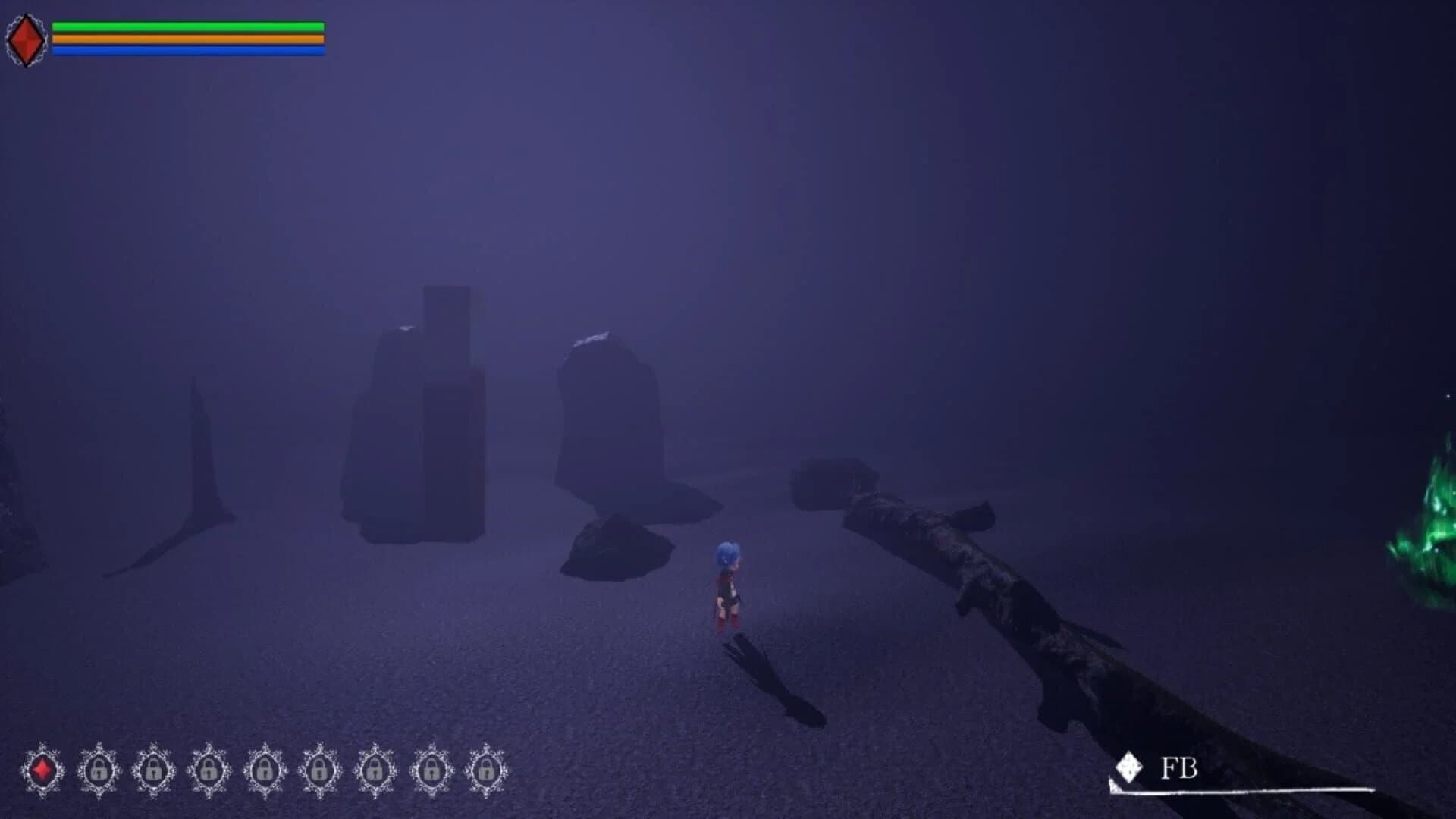1456x819 pixels.
Task: Click the first locked padlock slot
Action: click(x=99, y=770)
